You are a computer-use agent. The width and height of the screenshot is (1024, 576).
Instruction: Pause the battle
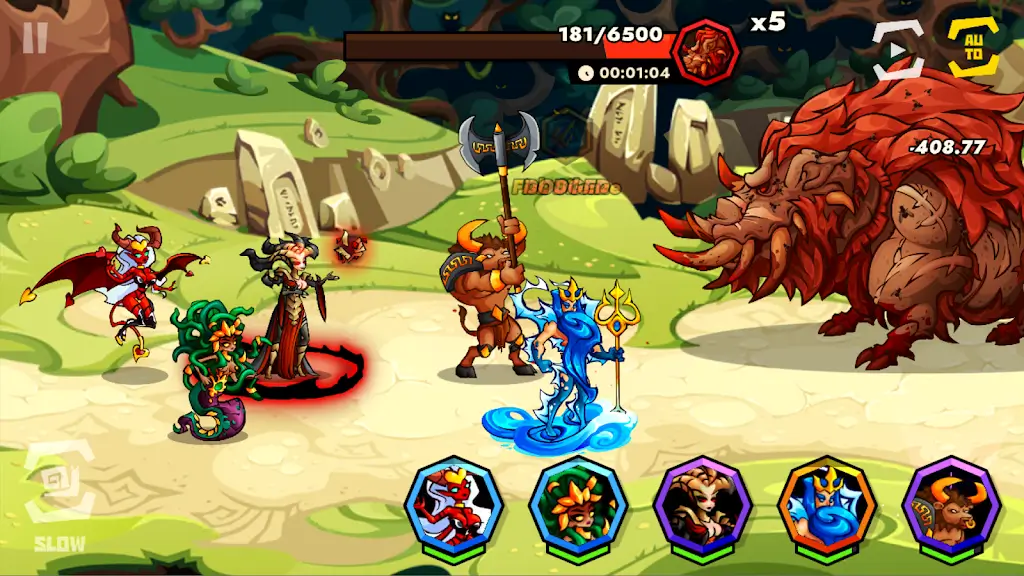click(35, 38)
